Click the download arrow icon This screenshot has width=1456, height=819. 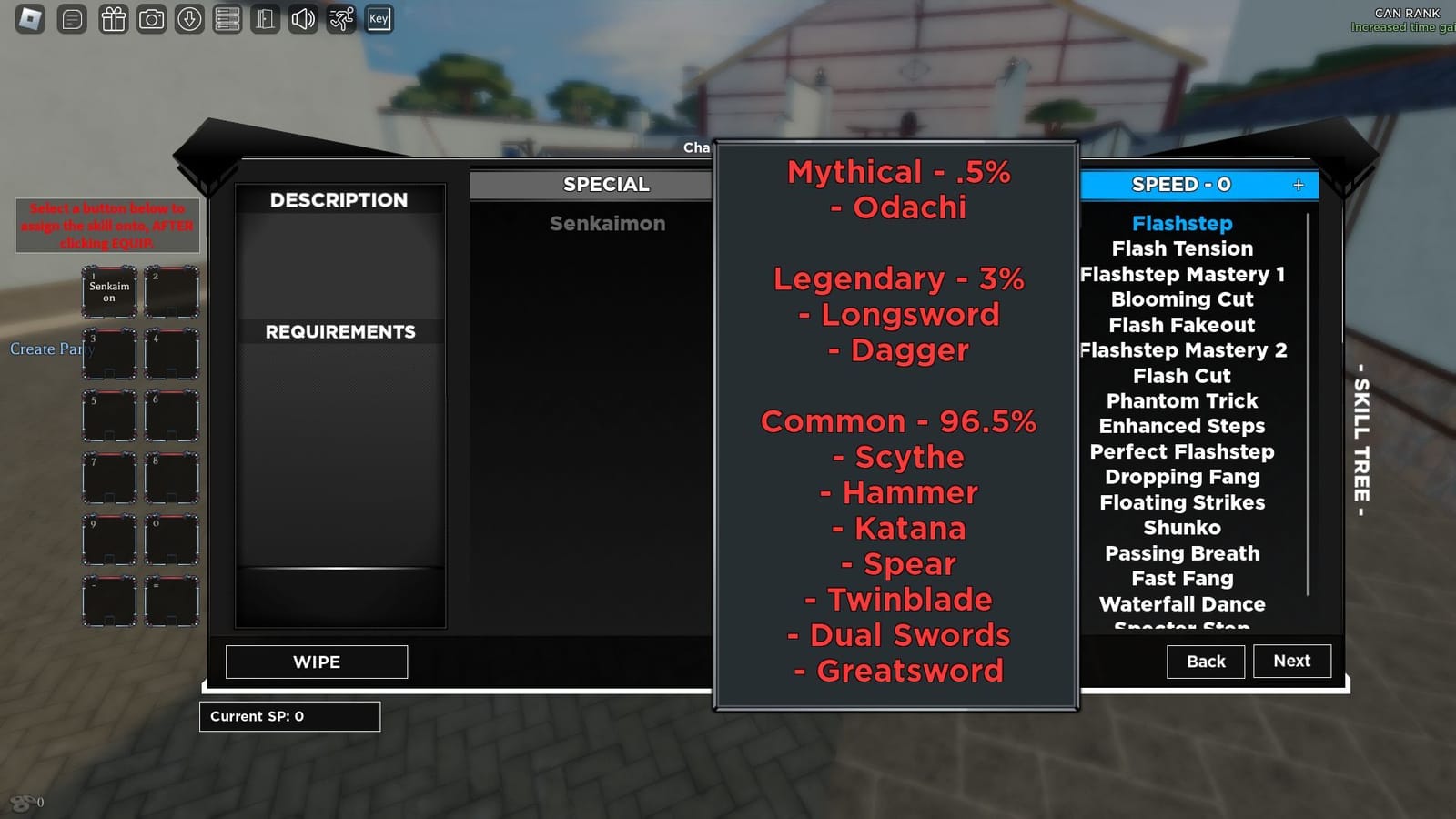(x=189, y=18)
